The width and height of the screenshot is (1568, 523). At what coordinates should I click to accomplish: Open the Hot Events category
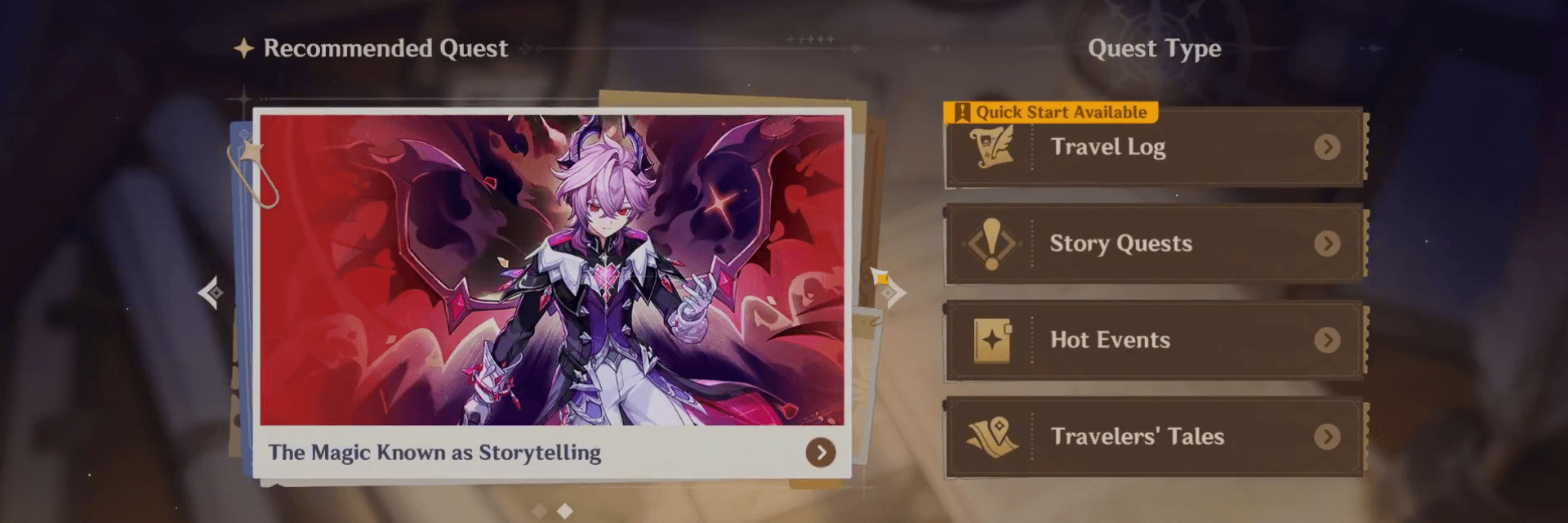(1153, 340)
